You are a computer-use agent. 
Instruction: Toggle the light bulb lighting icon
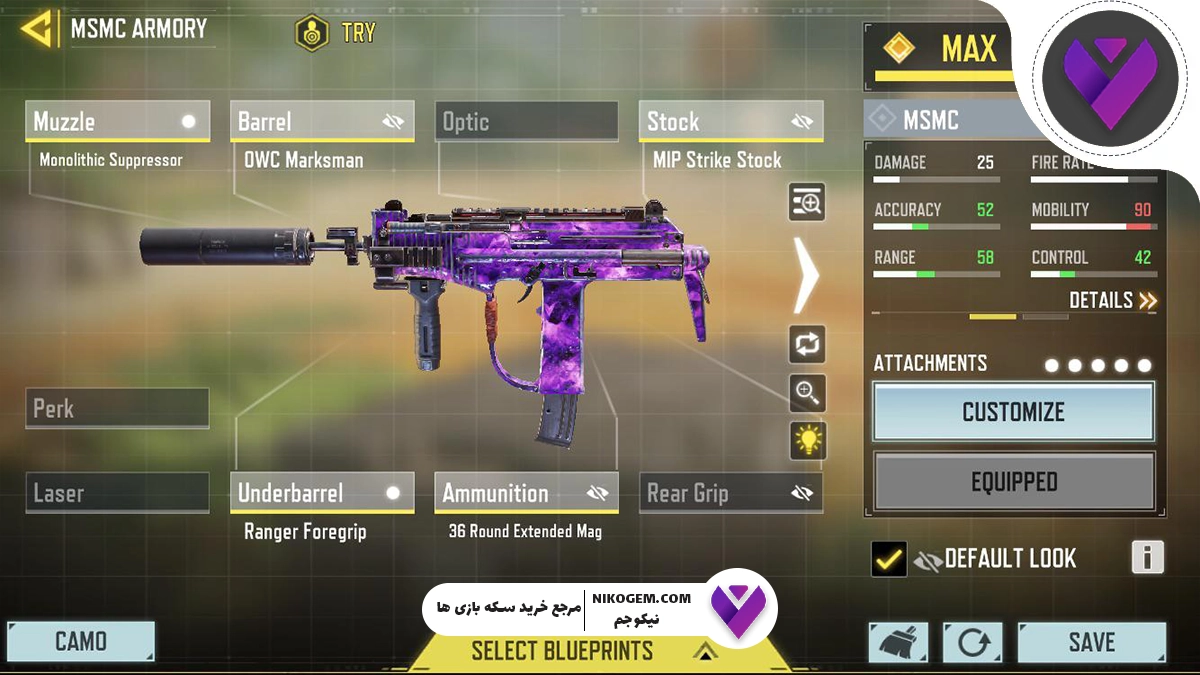(807, 440)
